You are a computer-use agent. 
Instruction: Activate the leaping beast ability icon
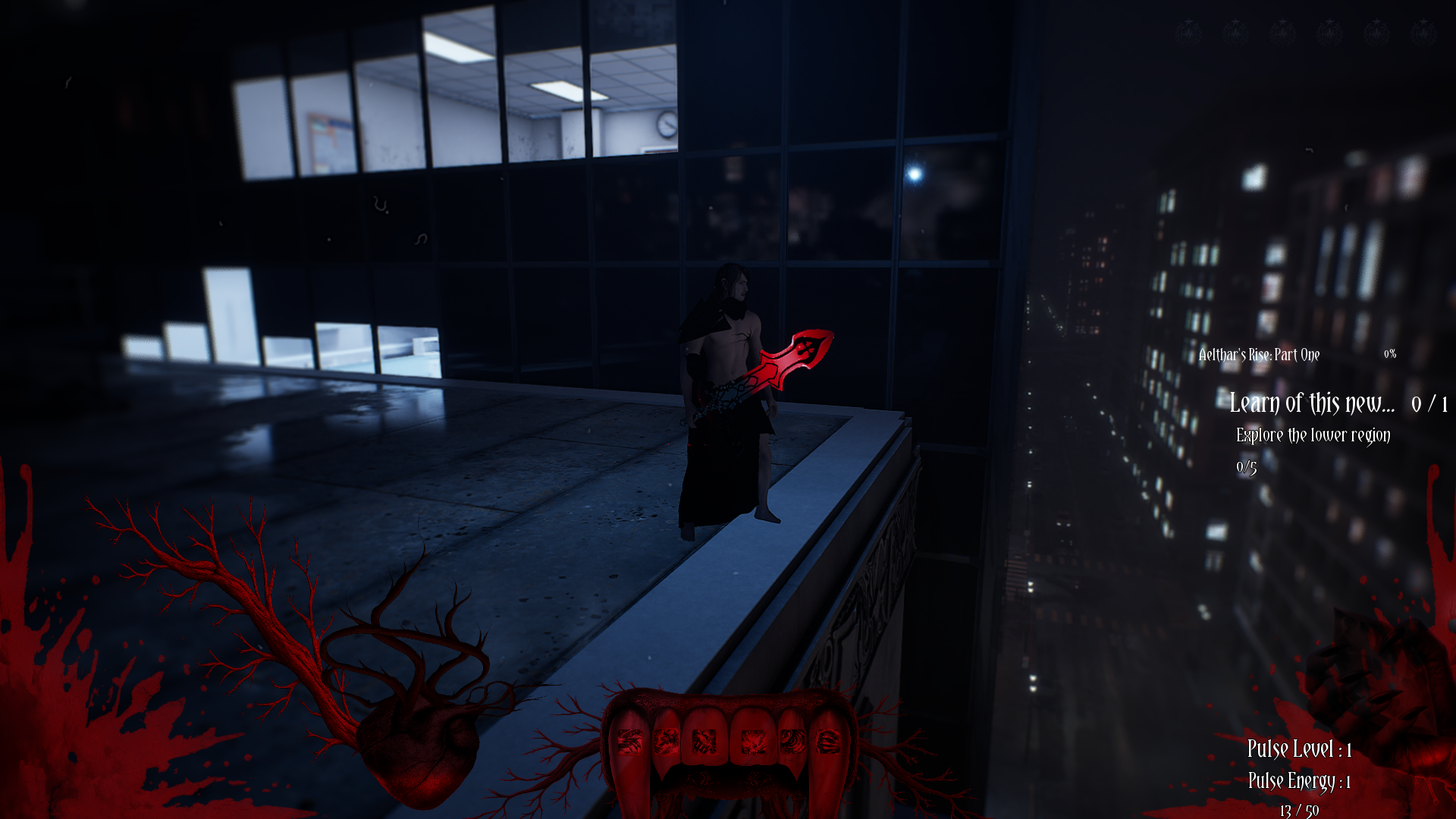click(665, 742)
